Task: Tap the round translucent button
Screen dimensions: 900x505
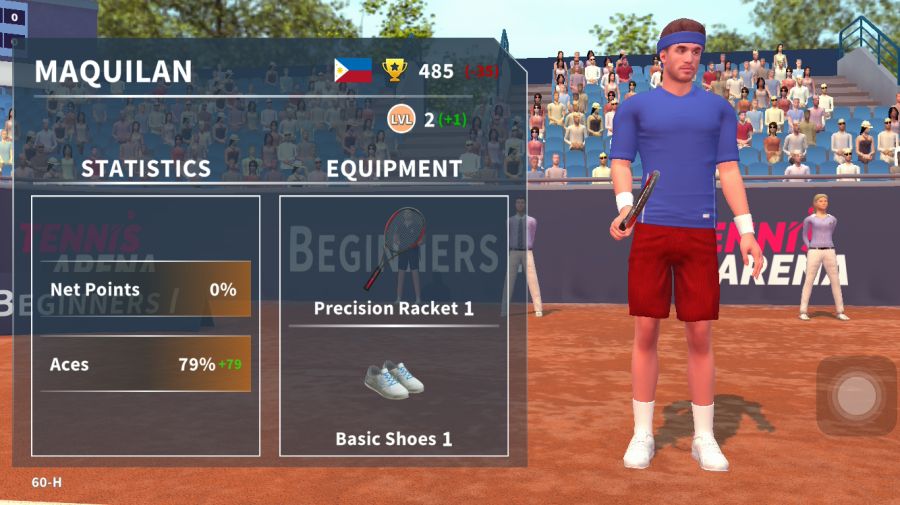Action: tap(856, 396)
